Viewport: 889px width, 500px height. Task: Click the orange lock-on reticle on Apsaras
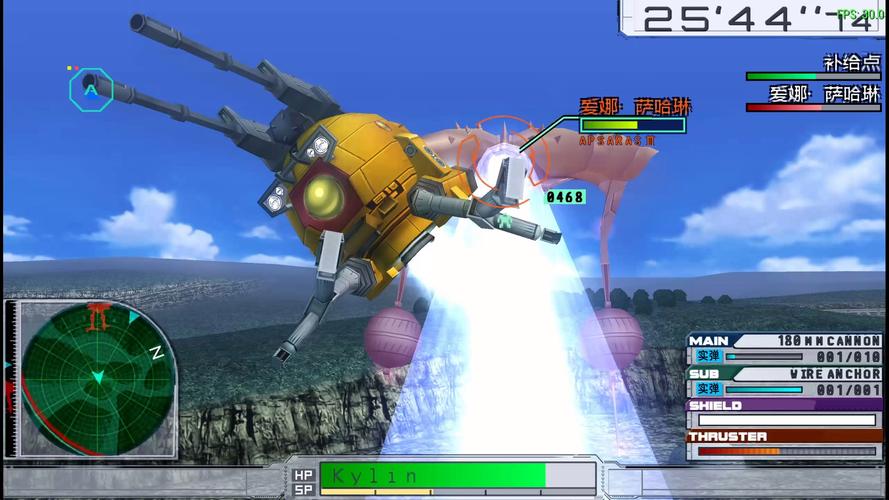(x=504, y=158)
